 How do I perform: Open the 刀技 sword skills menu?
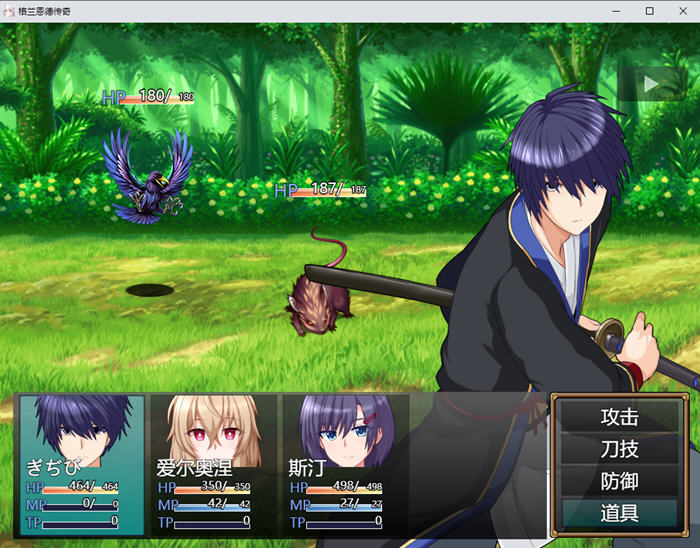pos(619,449)
